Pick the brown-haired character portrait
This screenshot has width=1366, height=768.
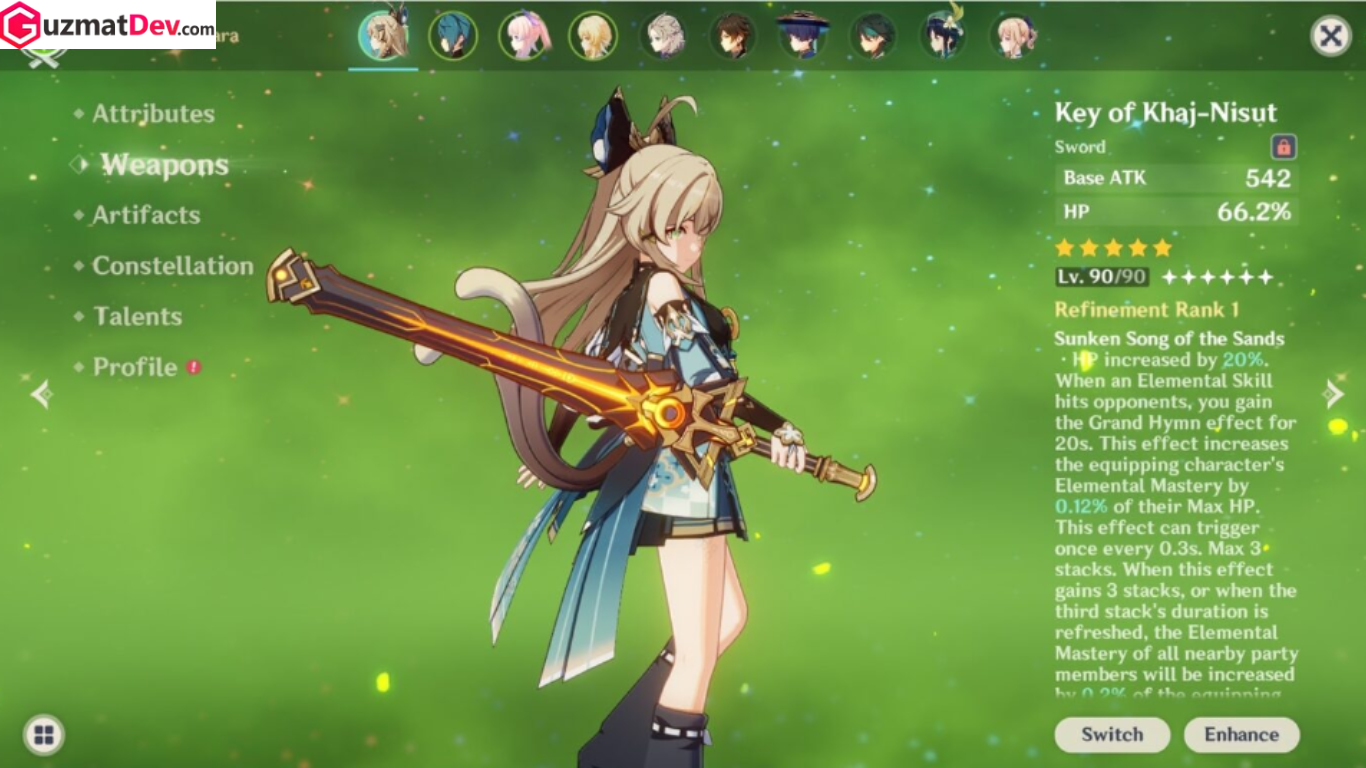click(732, 36)
